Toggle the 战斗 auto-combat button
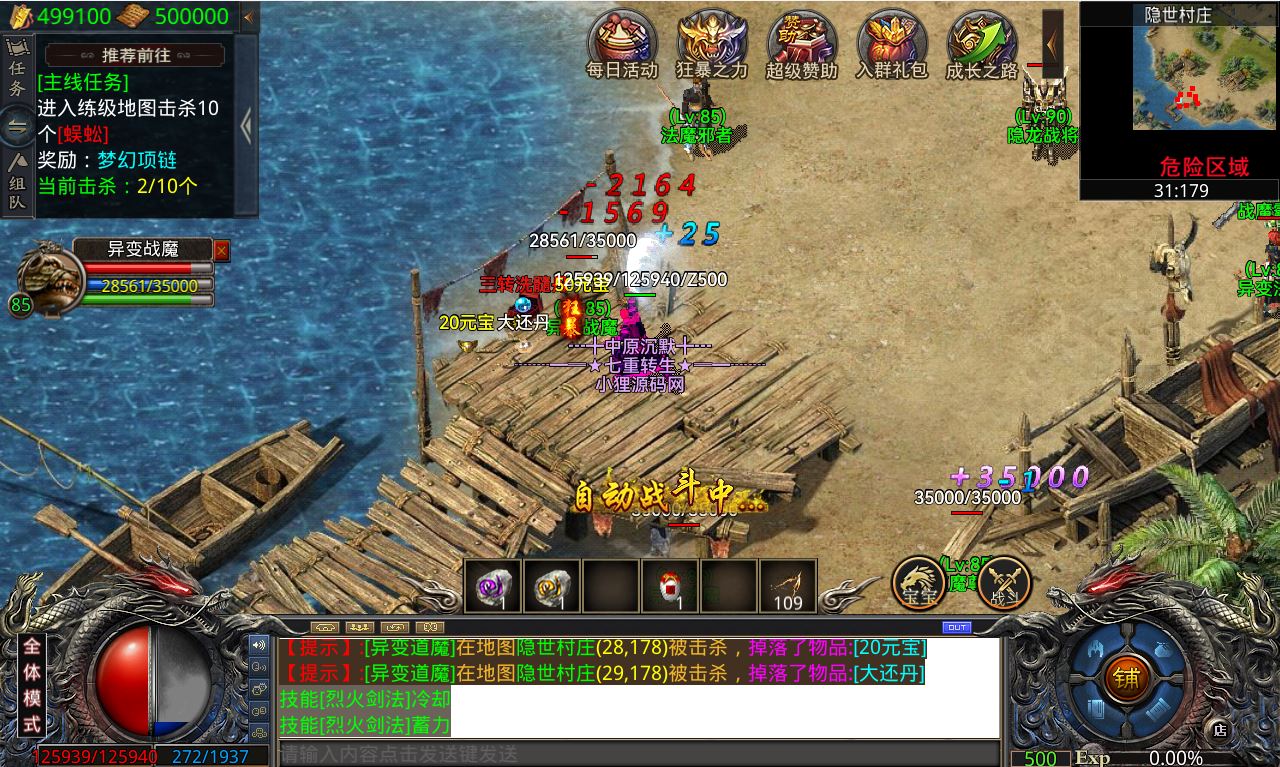Screen dimensions: 1280x767 click(x=1004, y=583)
